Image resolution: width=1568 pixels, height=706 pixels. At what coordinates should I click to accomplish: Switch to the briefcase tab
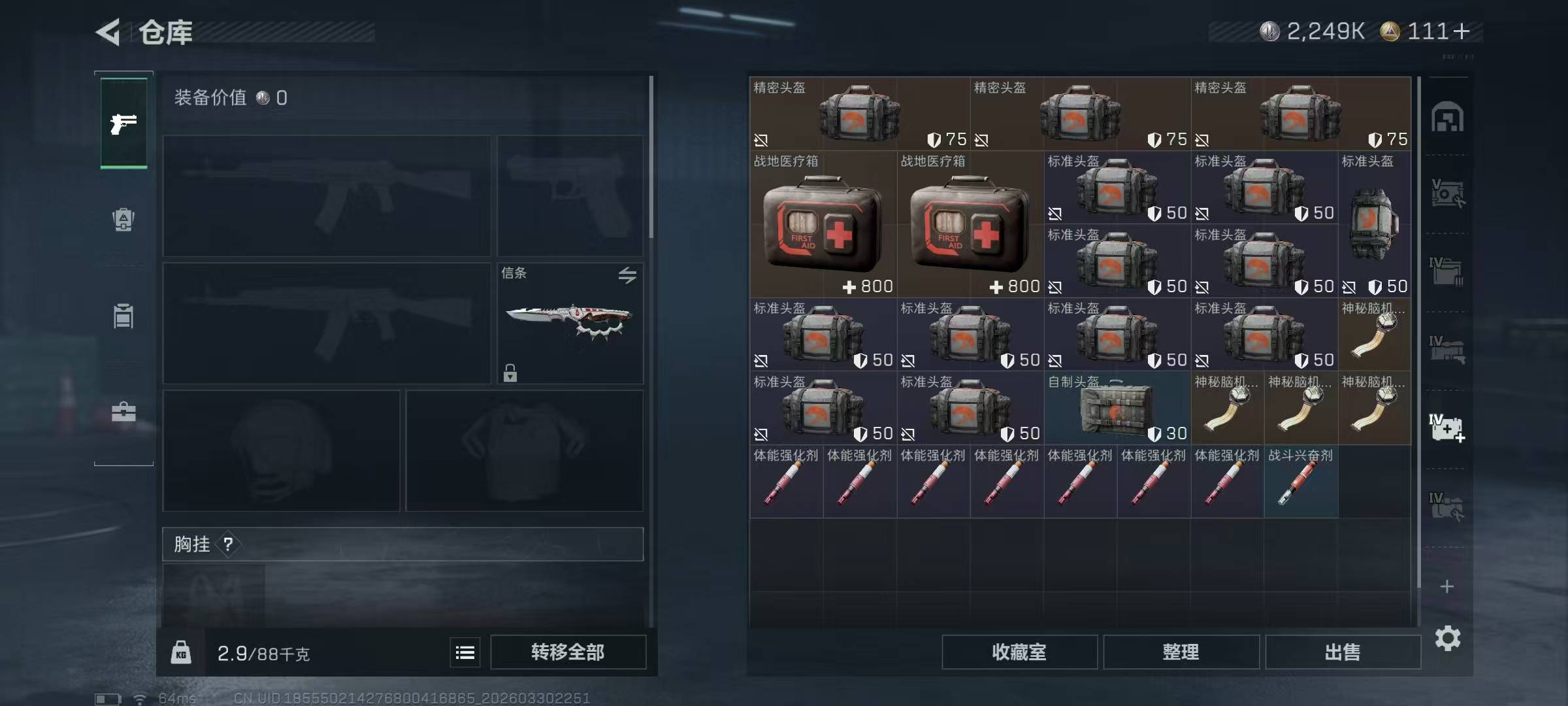click(x=123, y=412)
